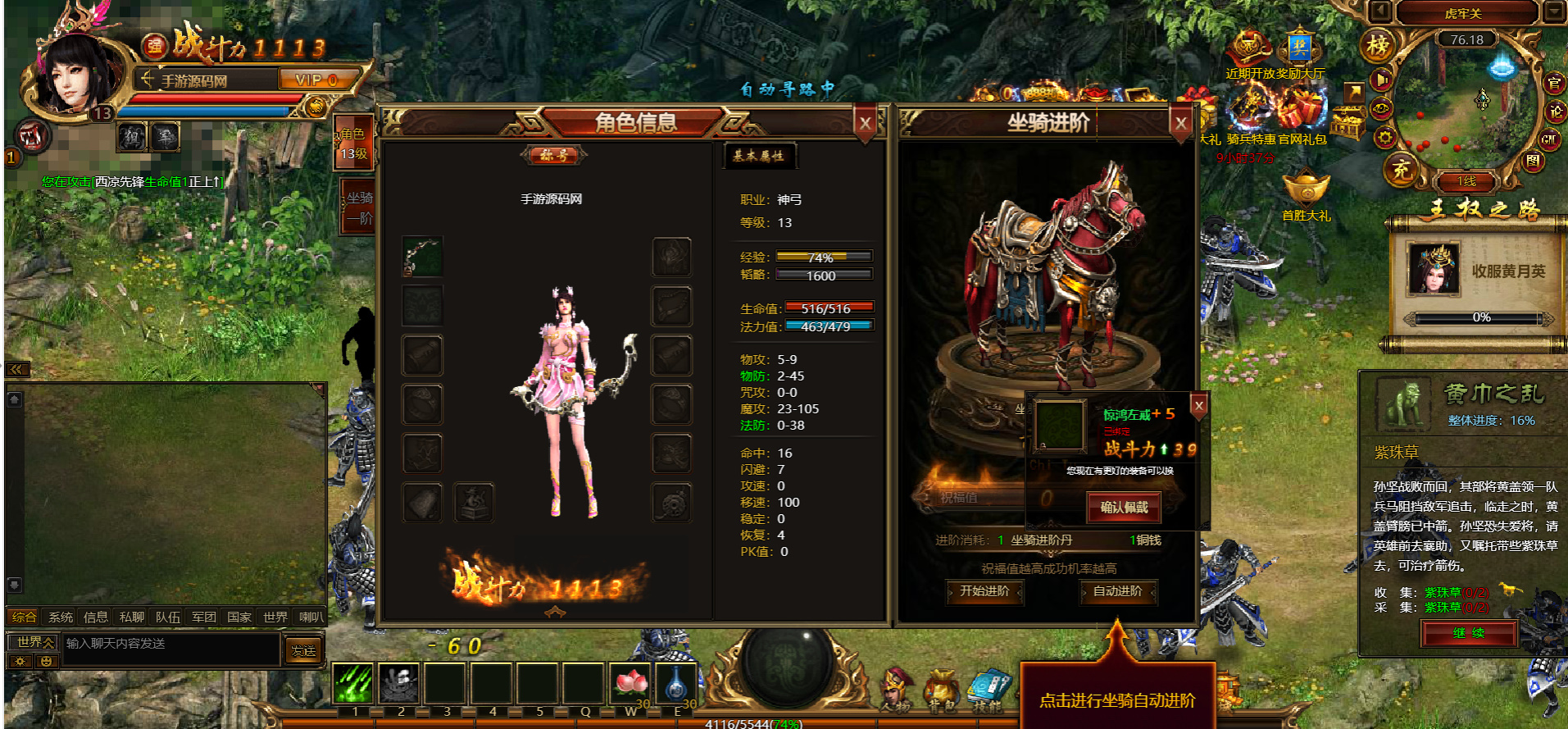Open the 称号 title button
1568x729 pixels.
554,155
